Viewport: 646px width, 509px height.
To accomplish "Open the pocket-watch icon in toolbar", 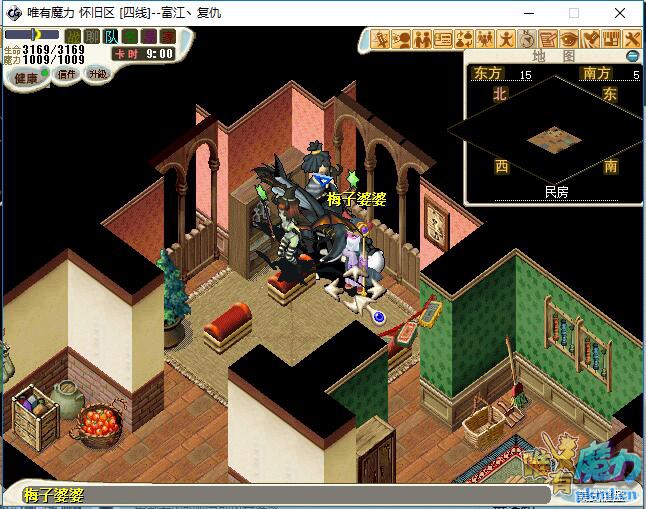I will point(527,39).
